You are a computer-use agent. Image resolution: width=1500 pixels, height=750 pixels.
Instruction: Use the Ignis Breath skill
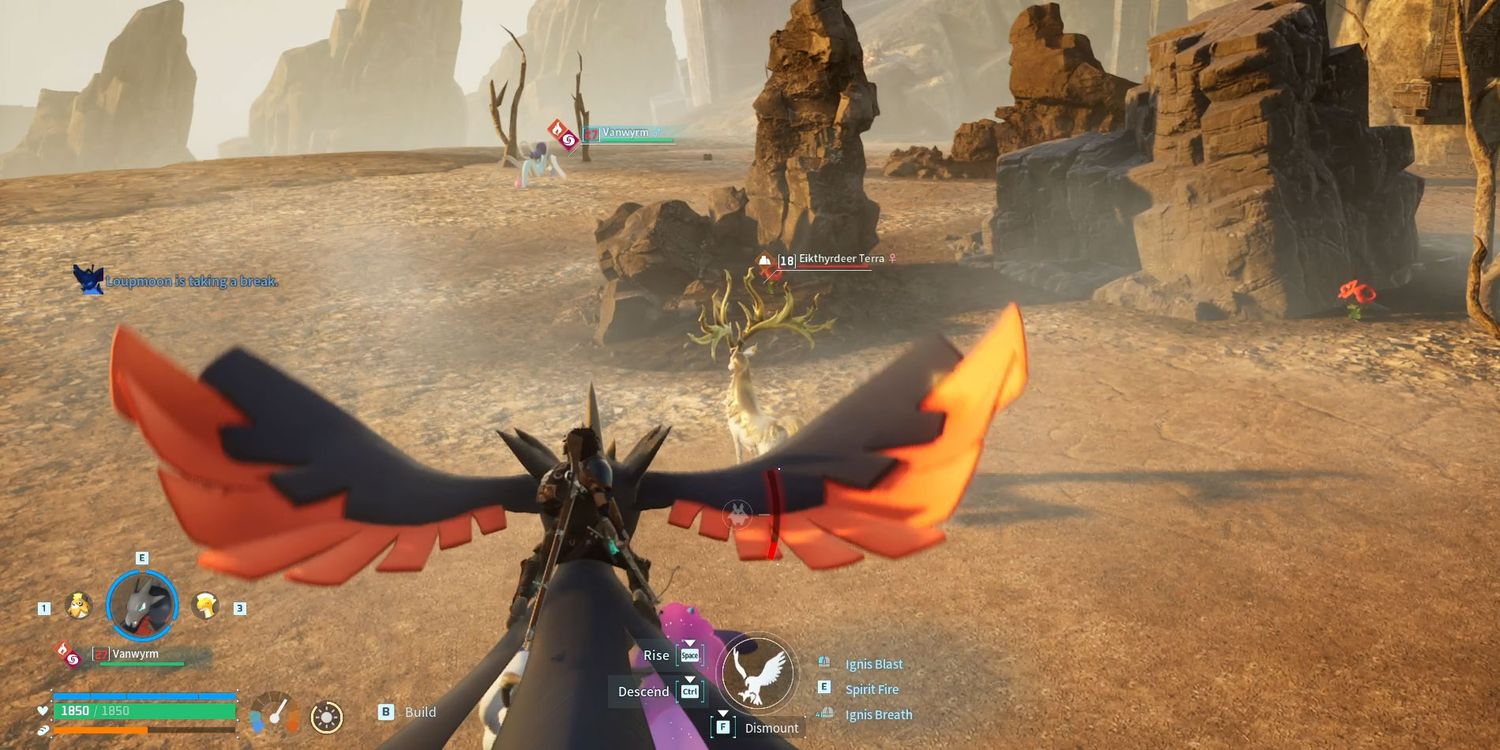[x=878, y=714]
